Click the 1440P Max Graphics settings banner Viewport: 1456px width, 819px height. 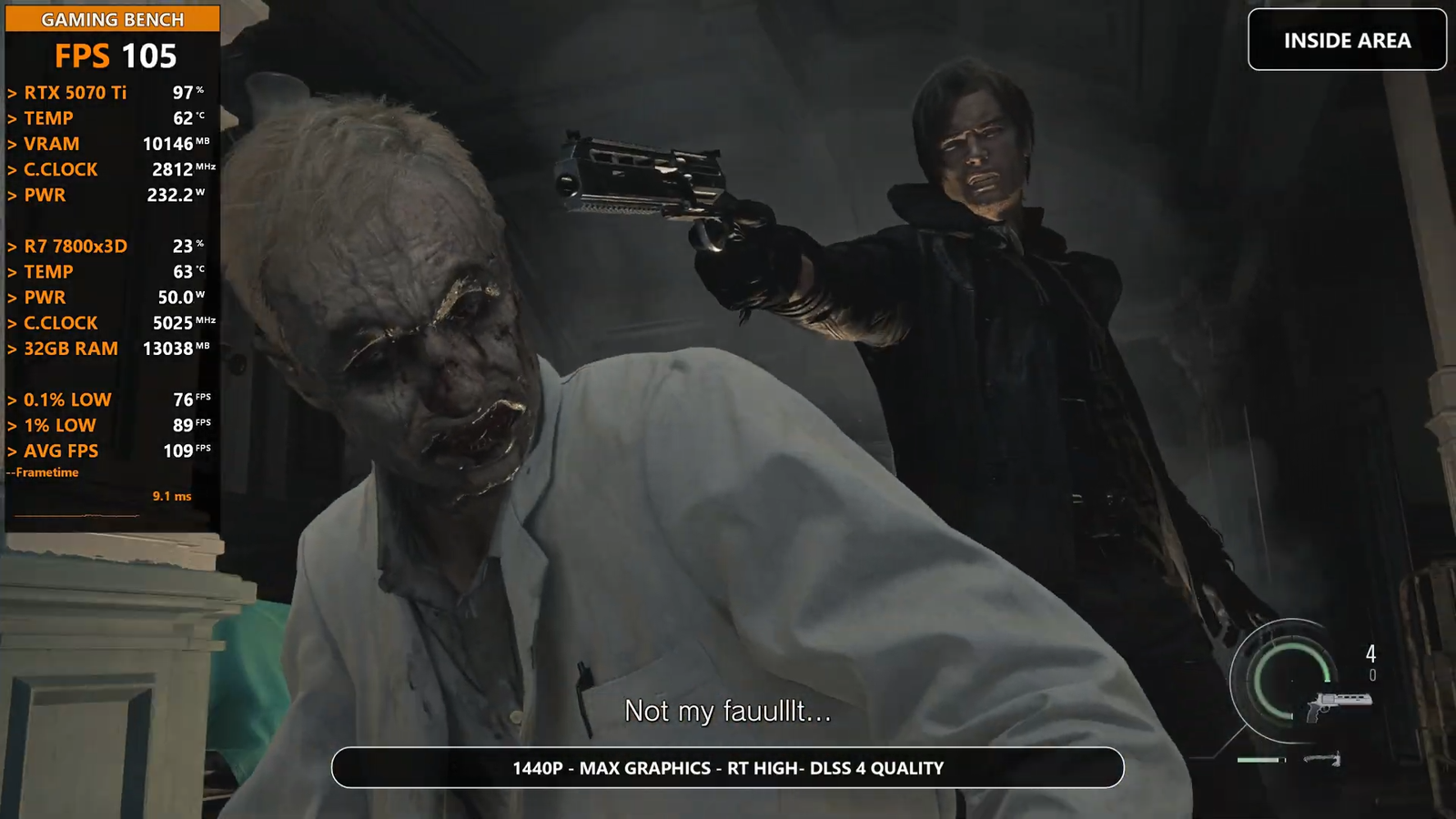click(x=727, y=768)
